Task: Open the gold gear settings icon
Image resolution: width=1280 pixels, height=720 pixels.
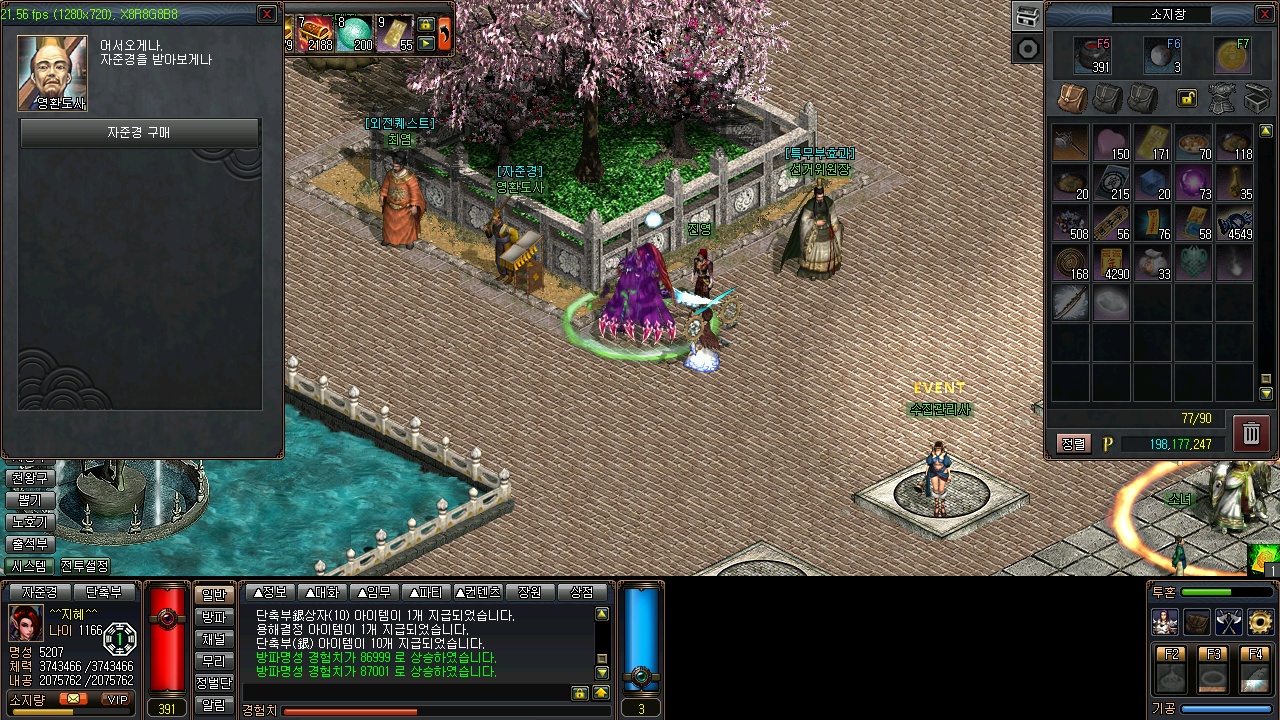Action: [x=1261, y=622]
